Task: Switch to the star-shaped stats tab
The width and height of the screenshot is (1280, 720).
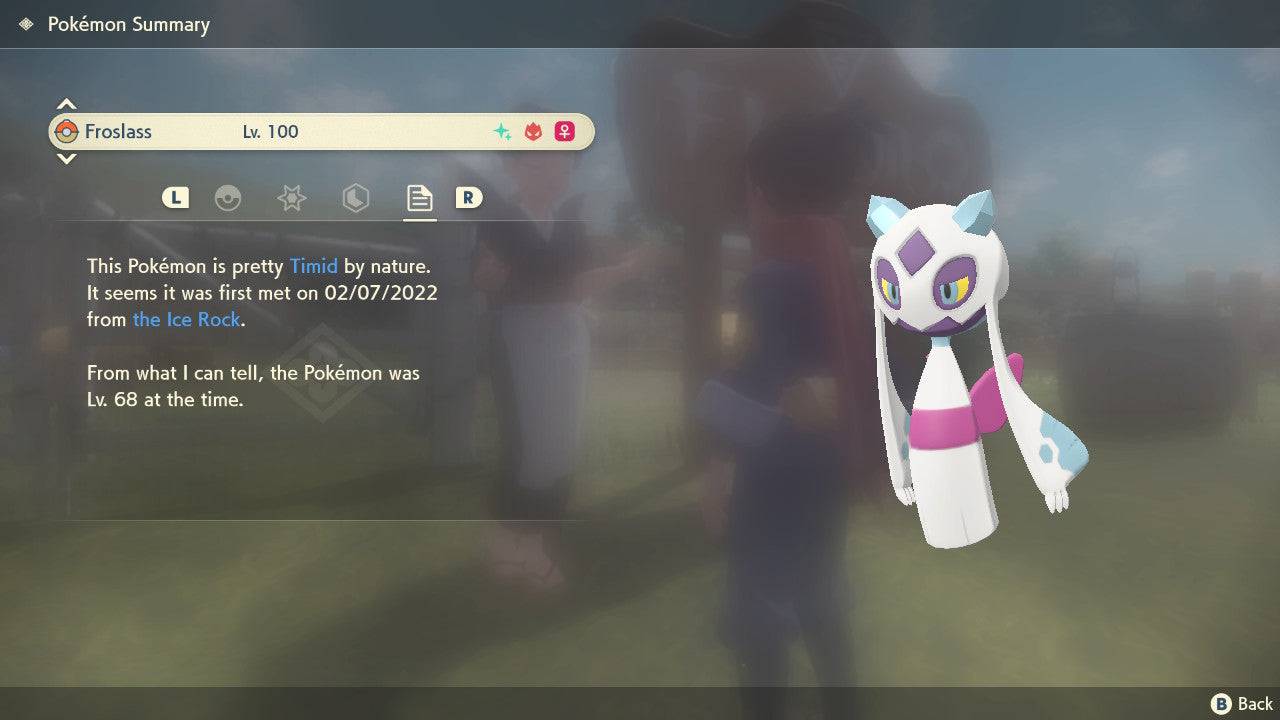Action: click(x=291, y=198)
